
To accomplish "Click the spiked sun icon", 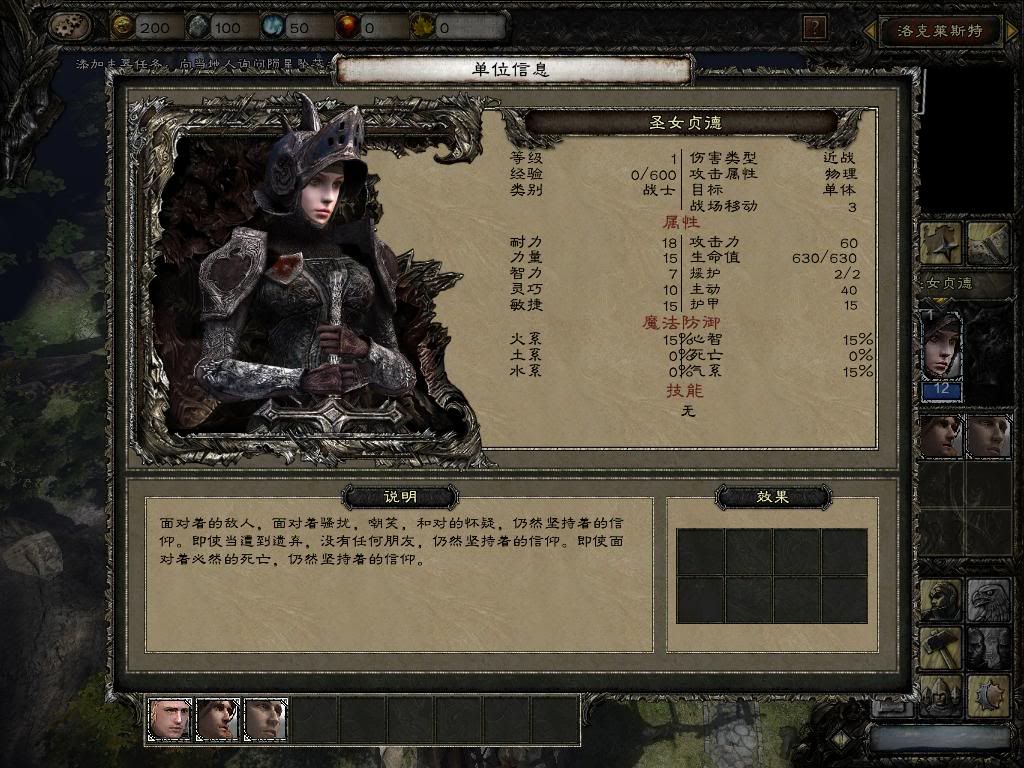I will [987, 694].
